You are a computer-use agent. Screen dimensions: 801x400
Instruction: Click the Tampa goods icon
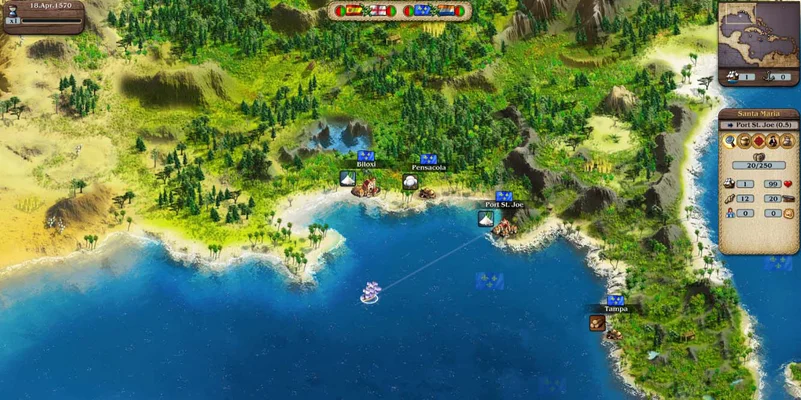(x=597, y=322)
